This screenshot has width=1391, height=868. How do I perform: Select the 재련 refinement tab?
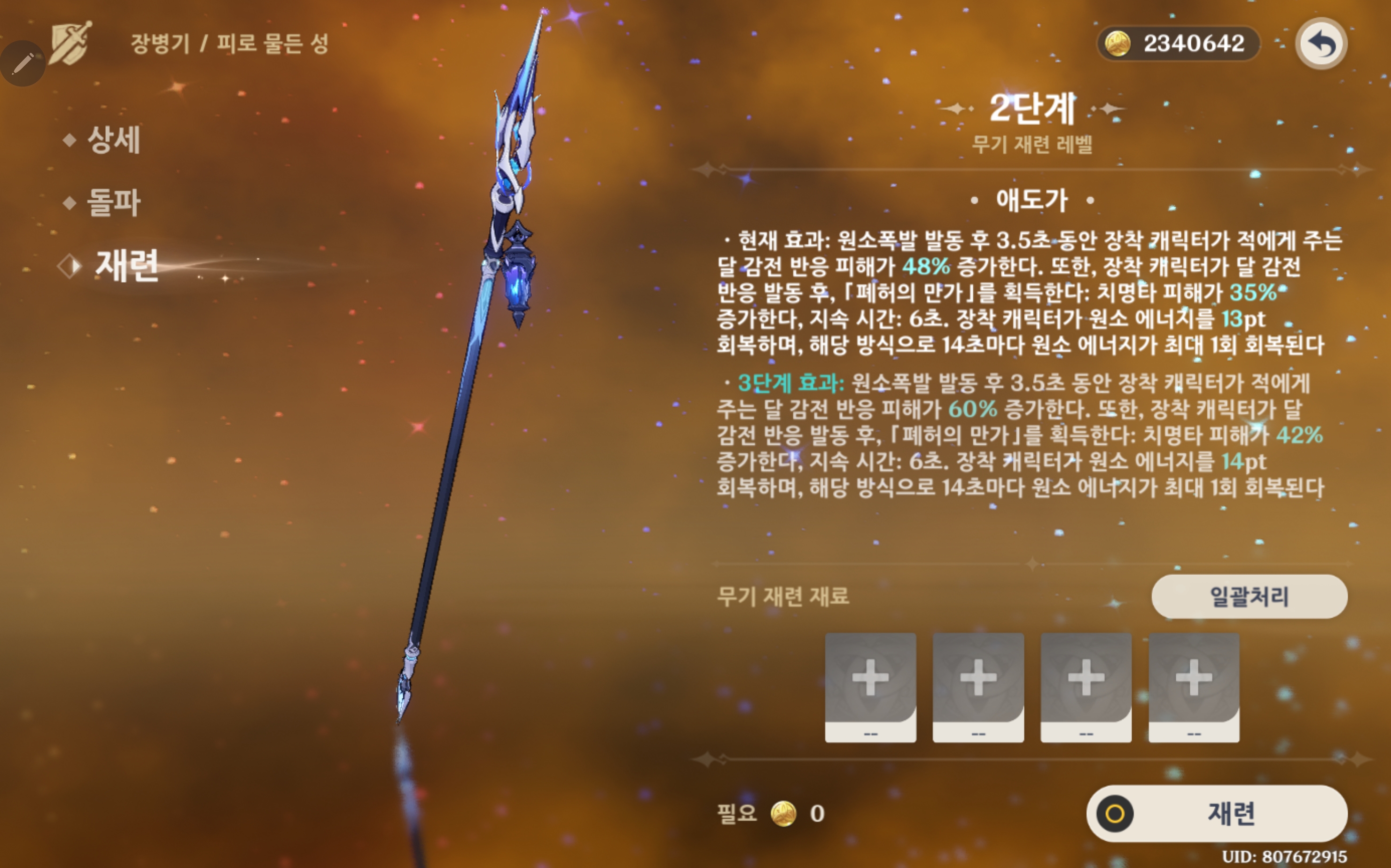(126, 266)
